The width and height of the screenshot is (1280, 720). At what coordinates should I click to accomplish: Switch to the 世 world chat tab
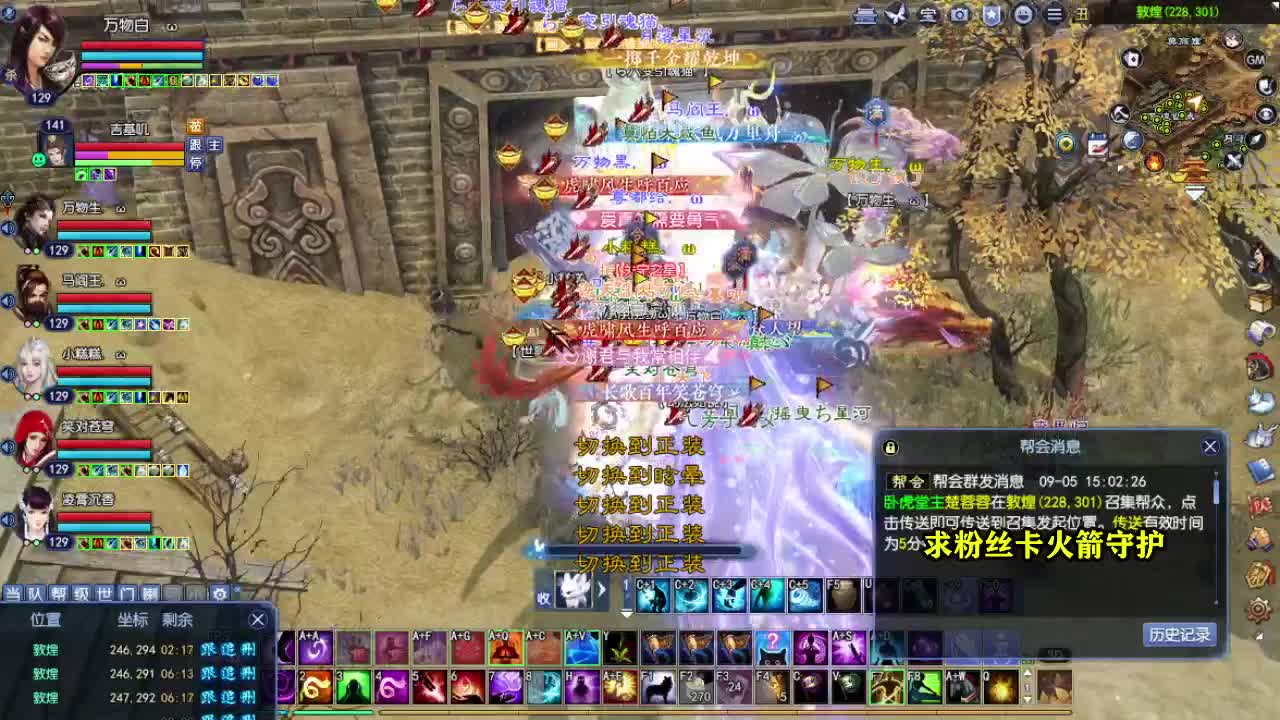tap(105, 592)
